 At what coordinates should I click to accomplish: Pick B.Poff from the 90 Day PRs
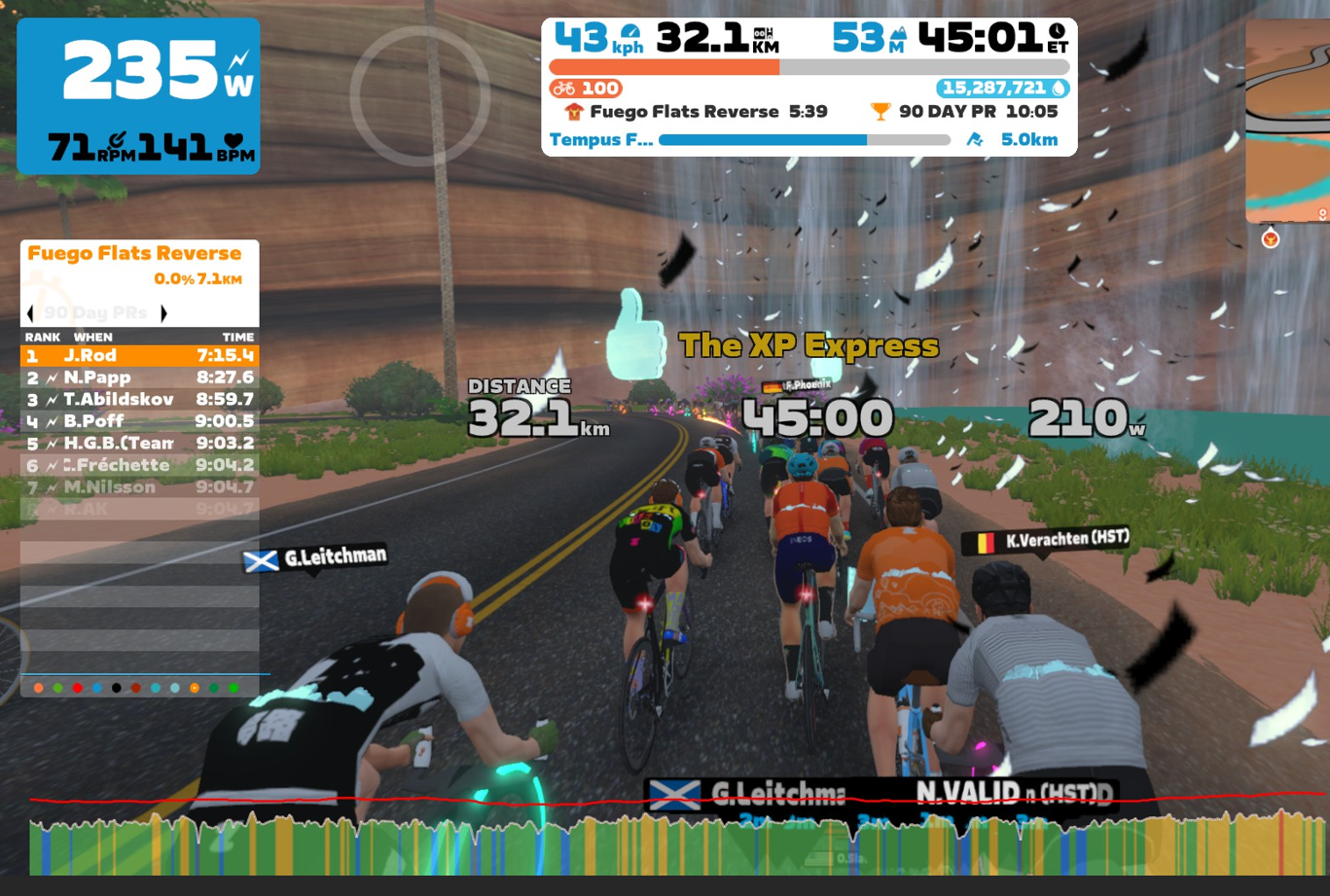coord(139,421)
